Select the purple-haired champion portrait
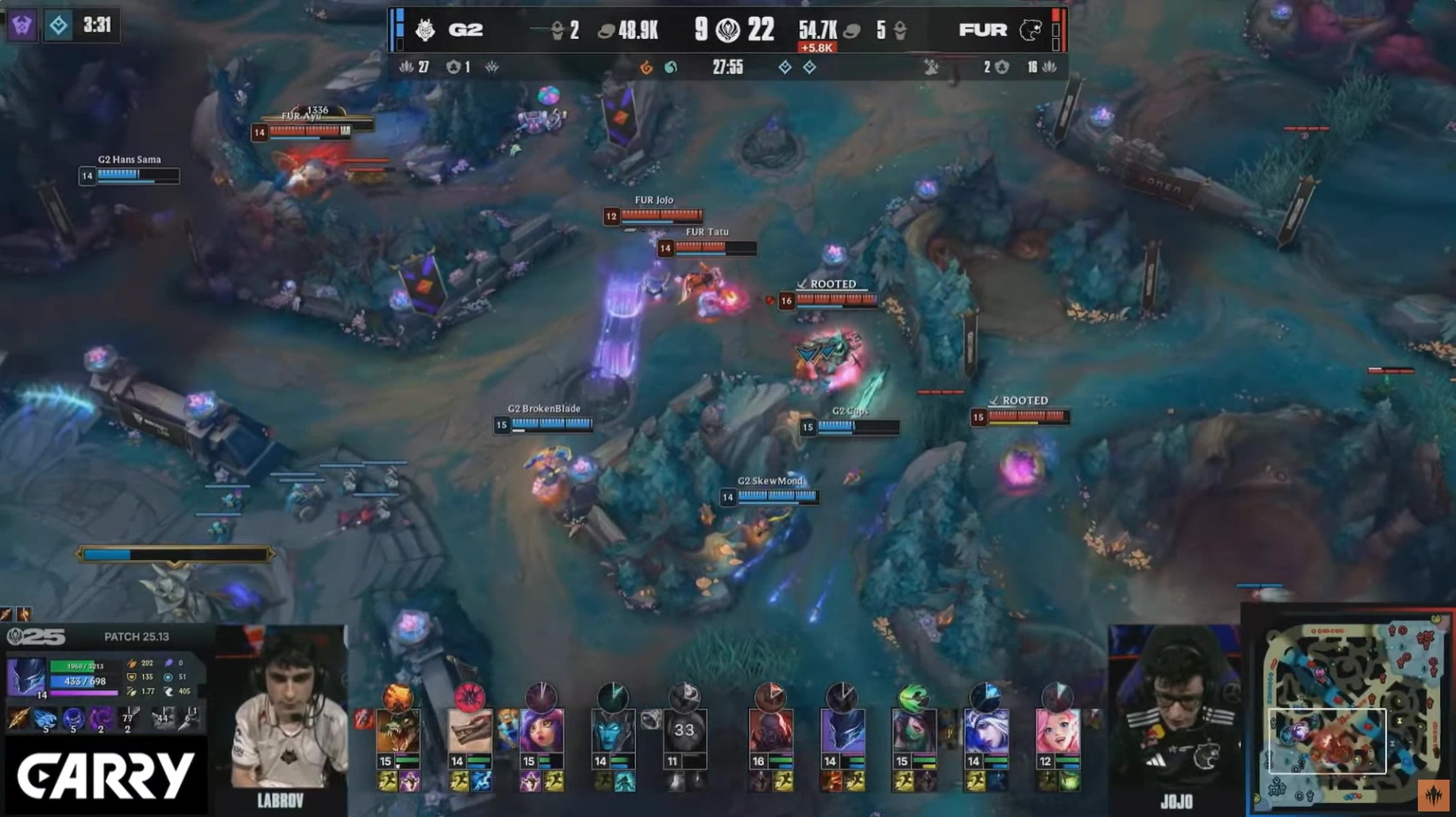 (x=541, y=730)
